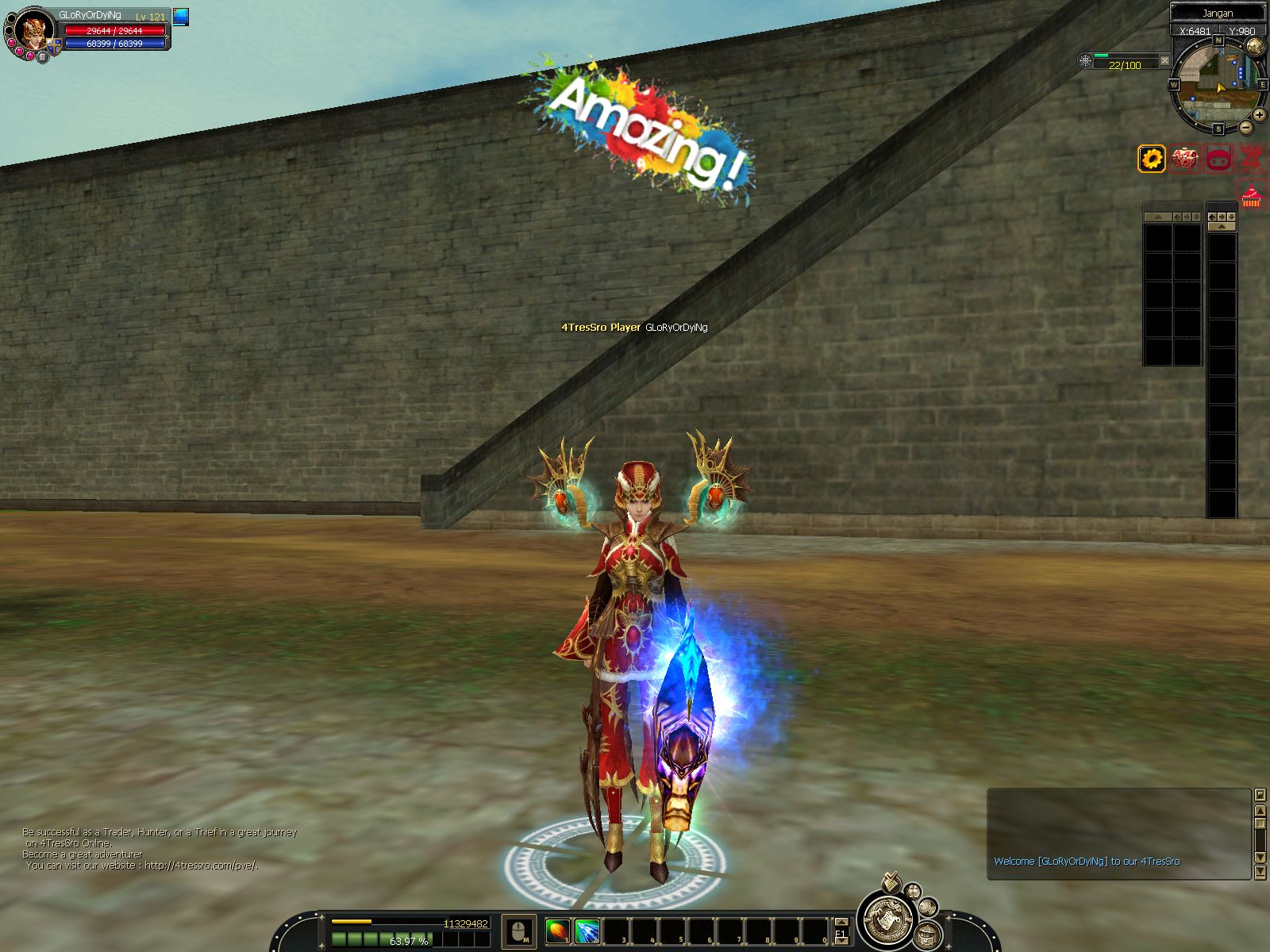Toggle the mouse mode button on hotbar
The height and width of the screenshot is (952, 1270).
click(519, 931)
